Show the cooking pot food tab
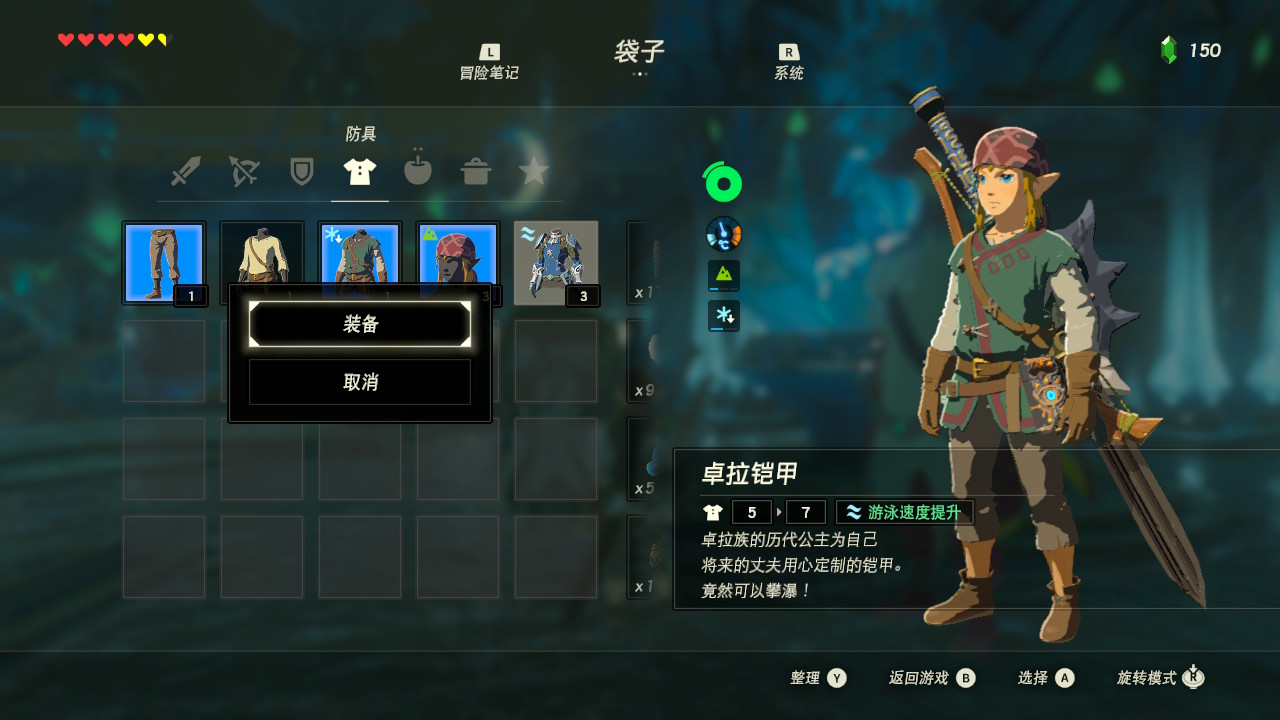 tap(476, 172)
